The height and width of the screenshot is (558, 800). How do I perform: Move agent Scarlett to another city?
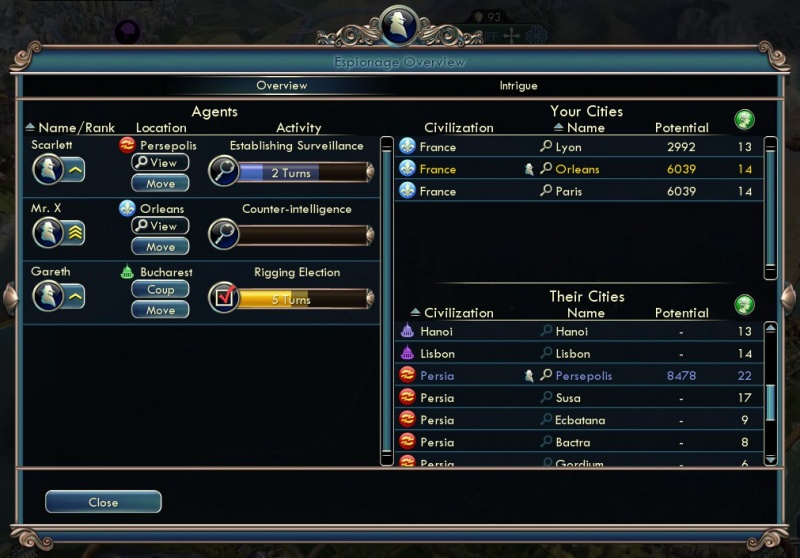(x=160, y=184)
